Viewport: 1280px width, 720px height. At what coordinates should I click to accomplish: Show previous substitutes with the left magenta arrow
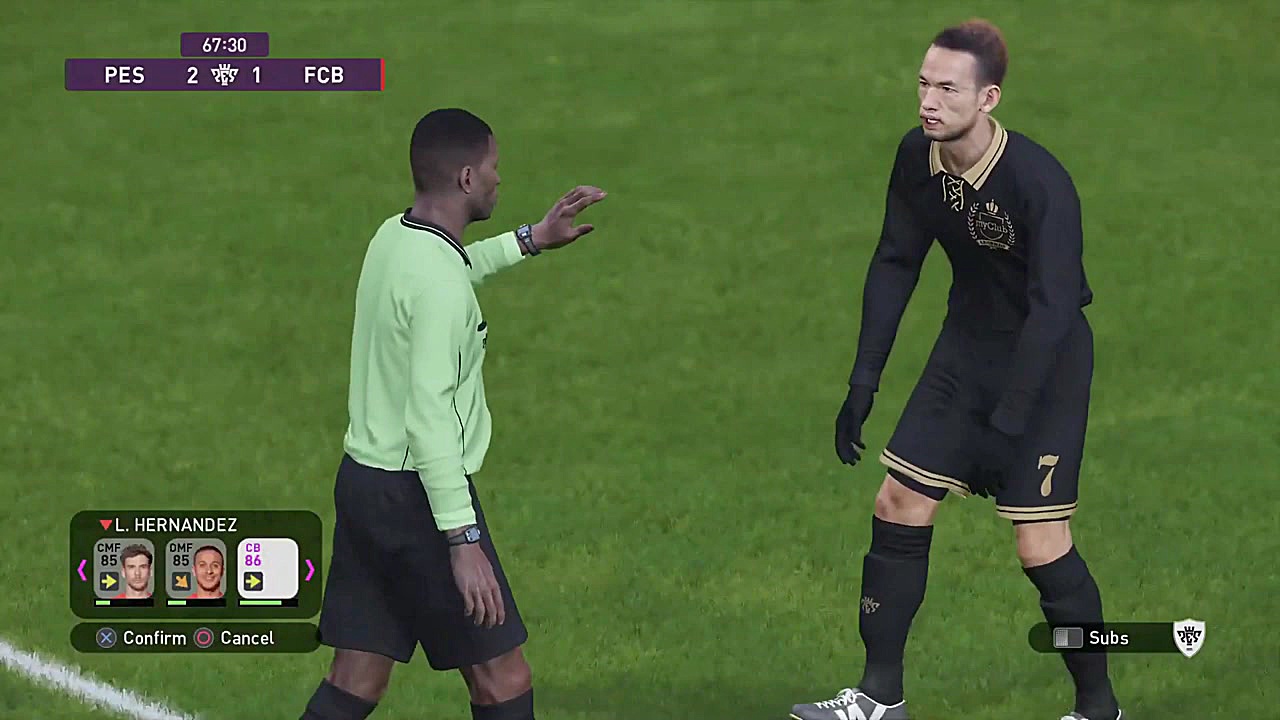point(82,570)
